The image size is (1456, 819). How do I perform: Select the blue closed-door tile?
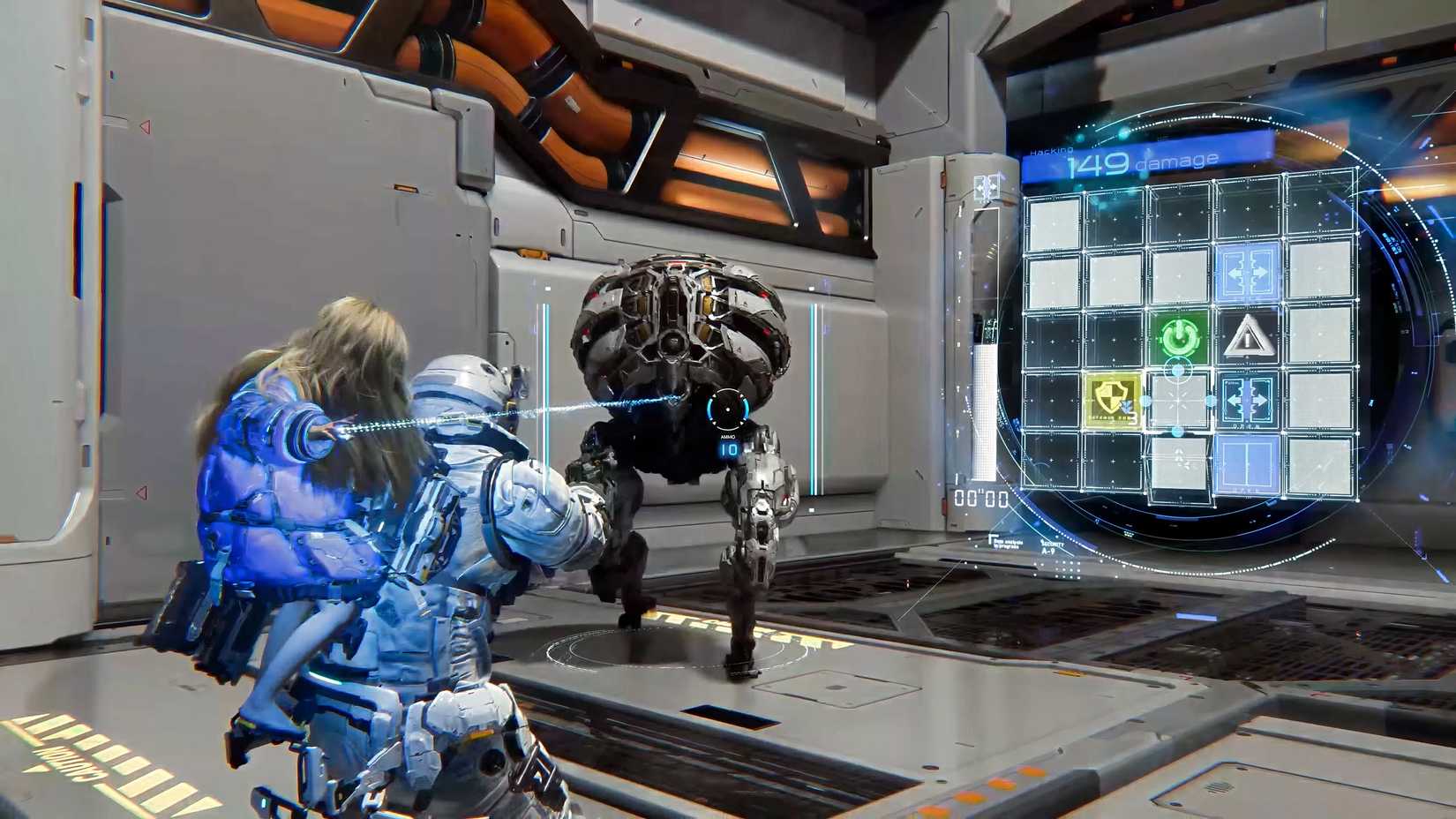[x=1246, y=464]
